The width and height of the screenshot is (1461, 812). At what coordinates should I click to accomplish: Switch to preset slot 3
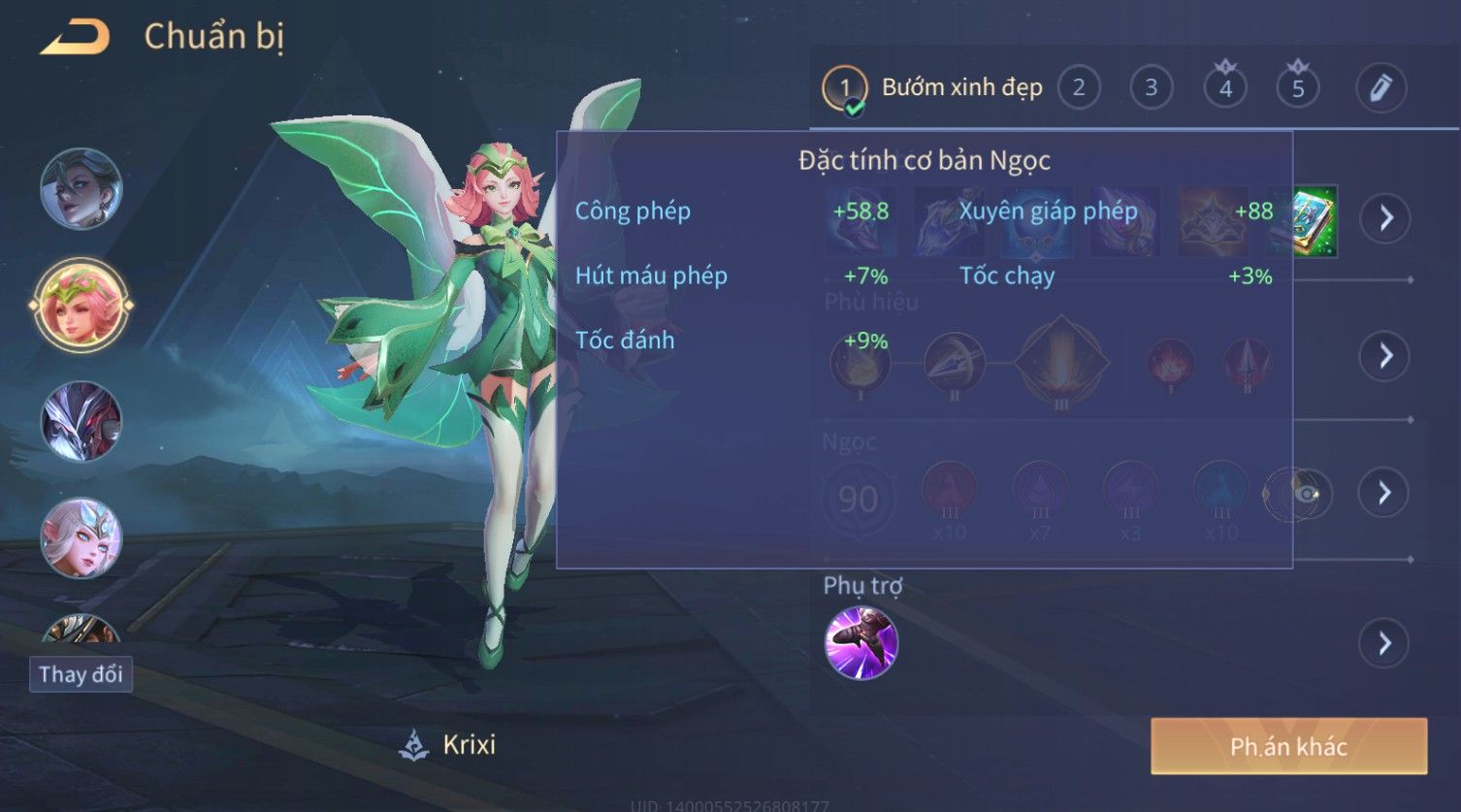click(x=1152, y=88)
